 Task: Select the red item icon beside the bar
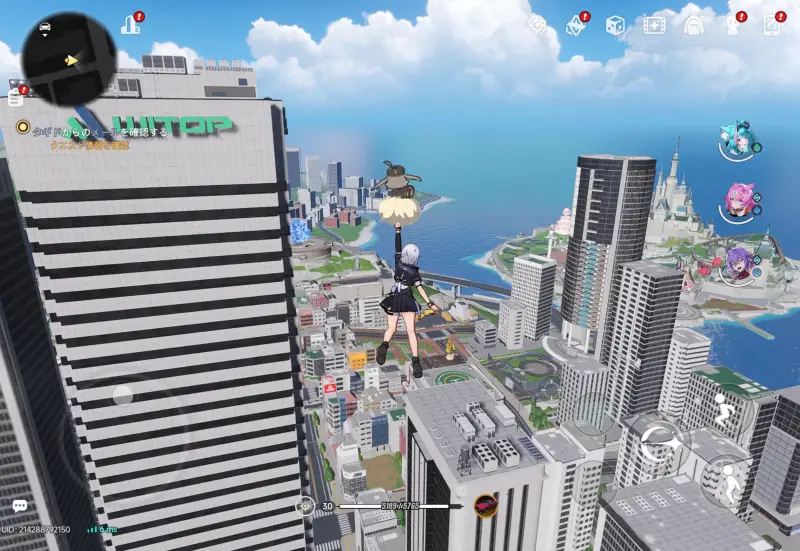tap(486, 506)
